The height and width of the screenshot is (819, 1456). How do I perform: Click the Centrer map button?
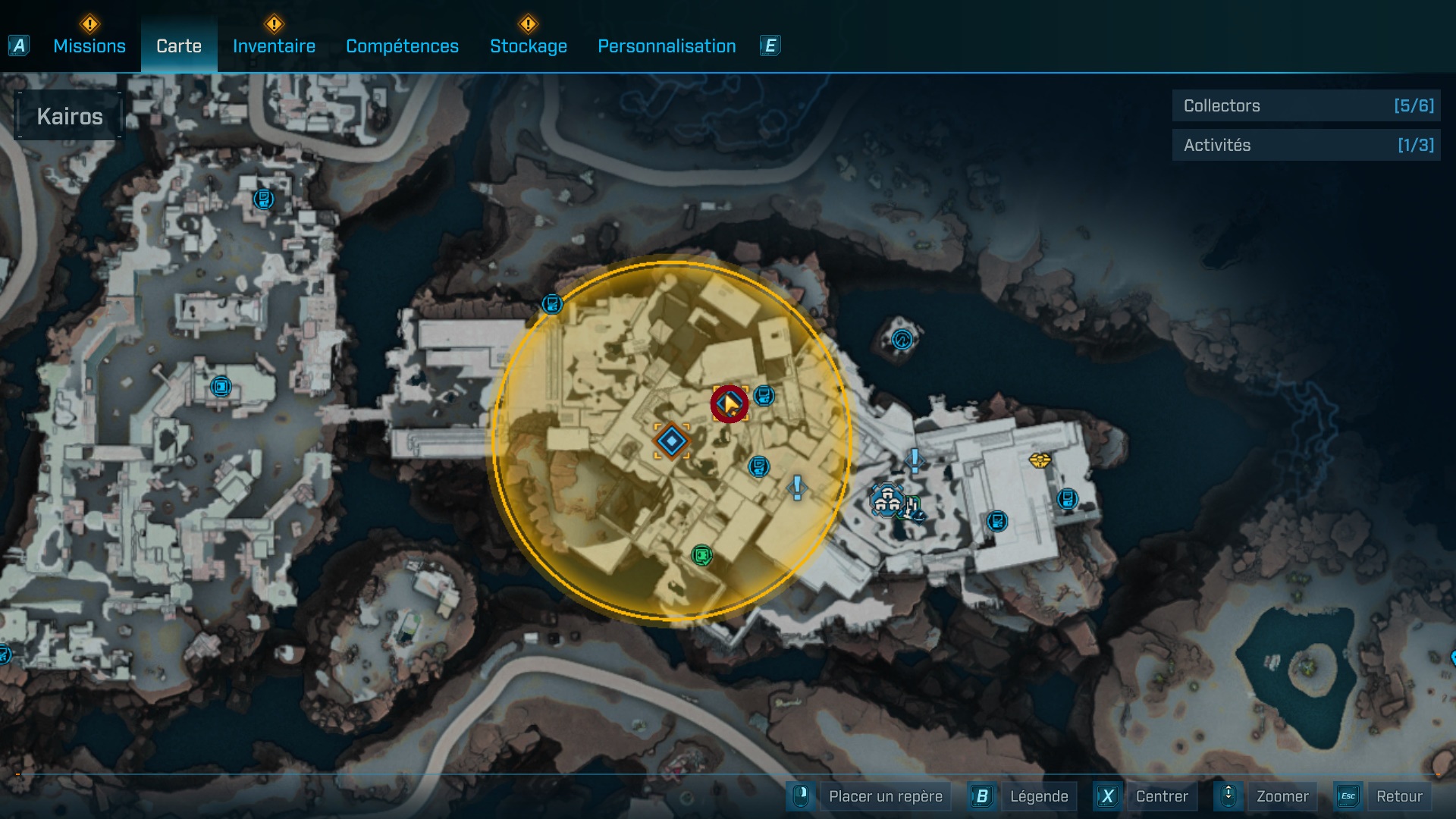pos(1161,796)
